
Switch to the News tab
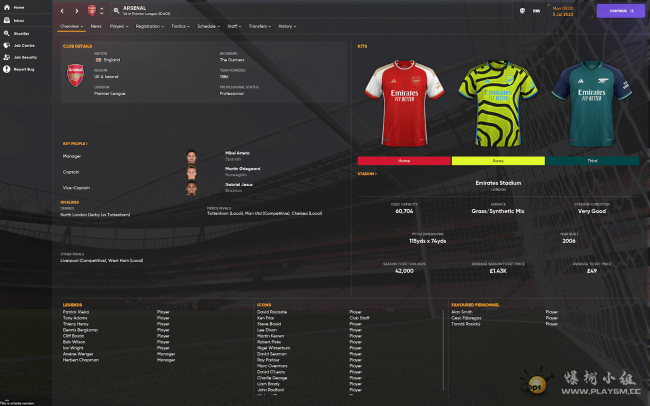(96, 26)
